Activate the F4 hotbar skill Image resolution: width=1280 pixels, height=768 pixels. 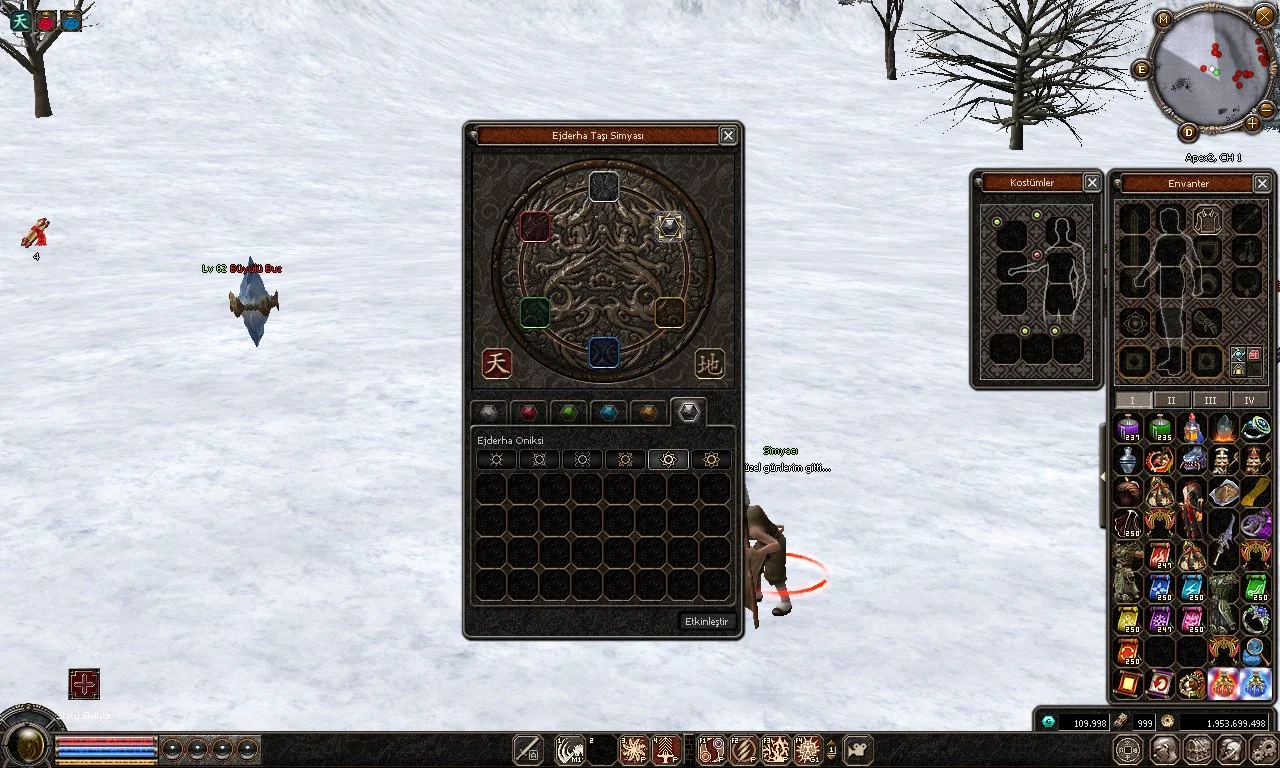[807, 749]
